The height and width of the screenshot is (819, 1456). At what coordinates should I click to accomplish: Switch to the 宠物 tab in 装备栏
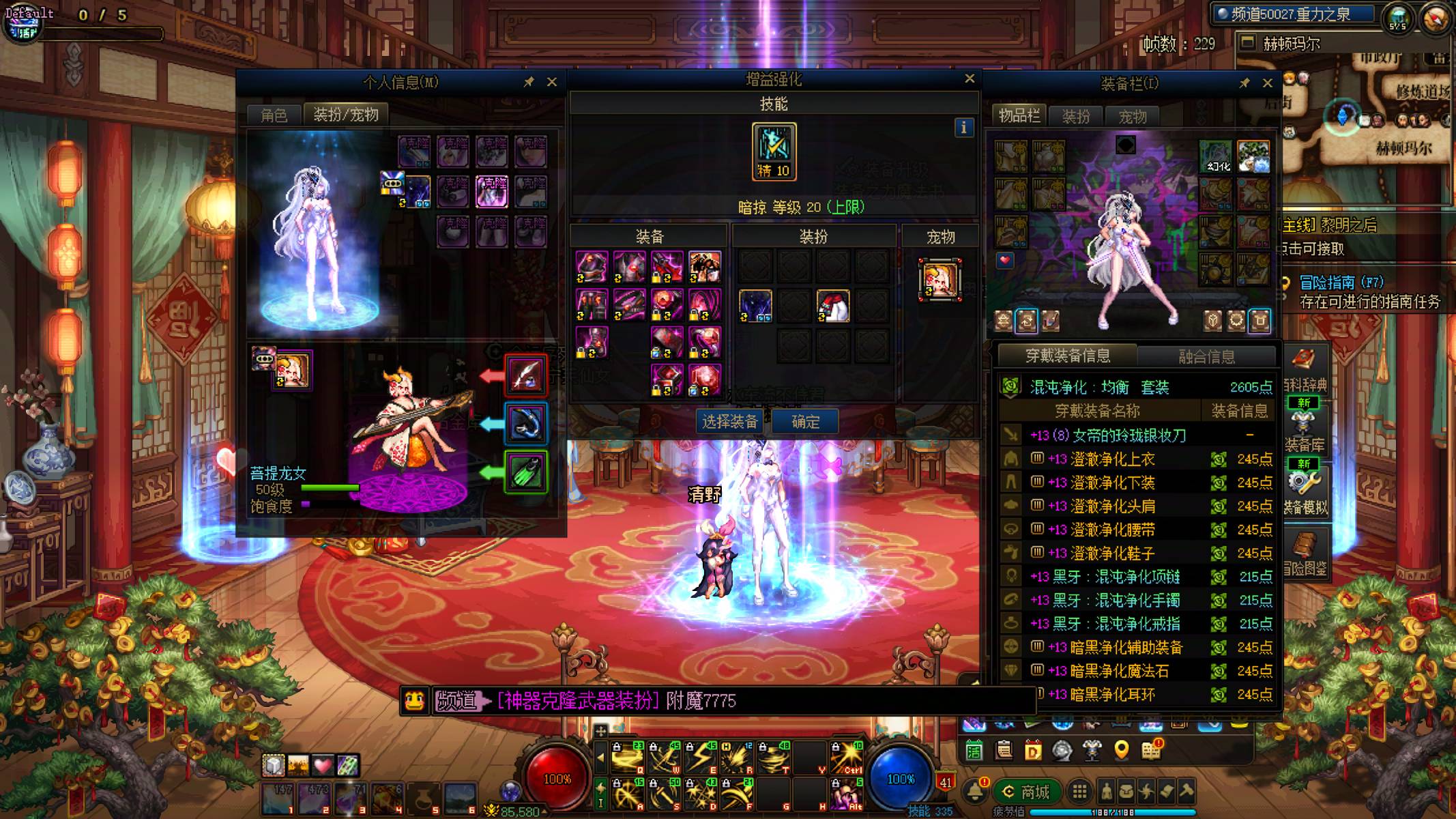click(x=1133, y=117)
